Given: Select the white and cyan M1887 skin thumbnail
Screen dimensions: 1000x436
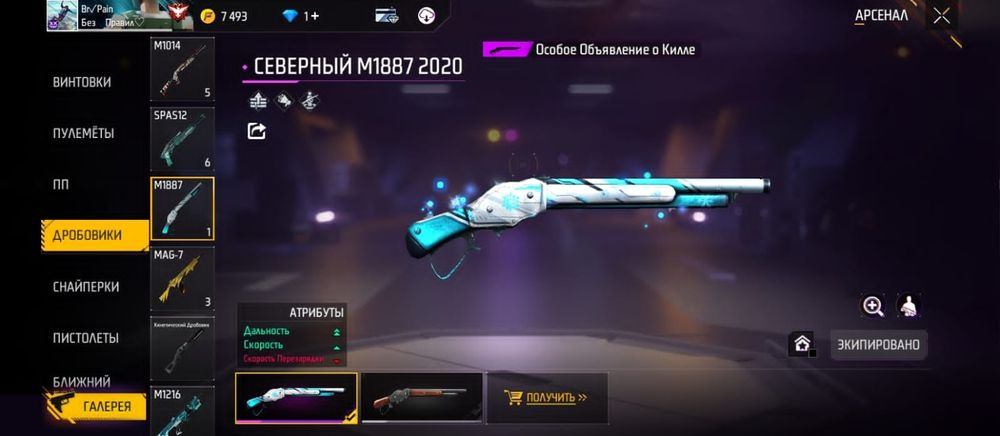Looking at the screenshot, I should coord(296,397).
